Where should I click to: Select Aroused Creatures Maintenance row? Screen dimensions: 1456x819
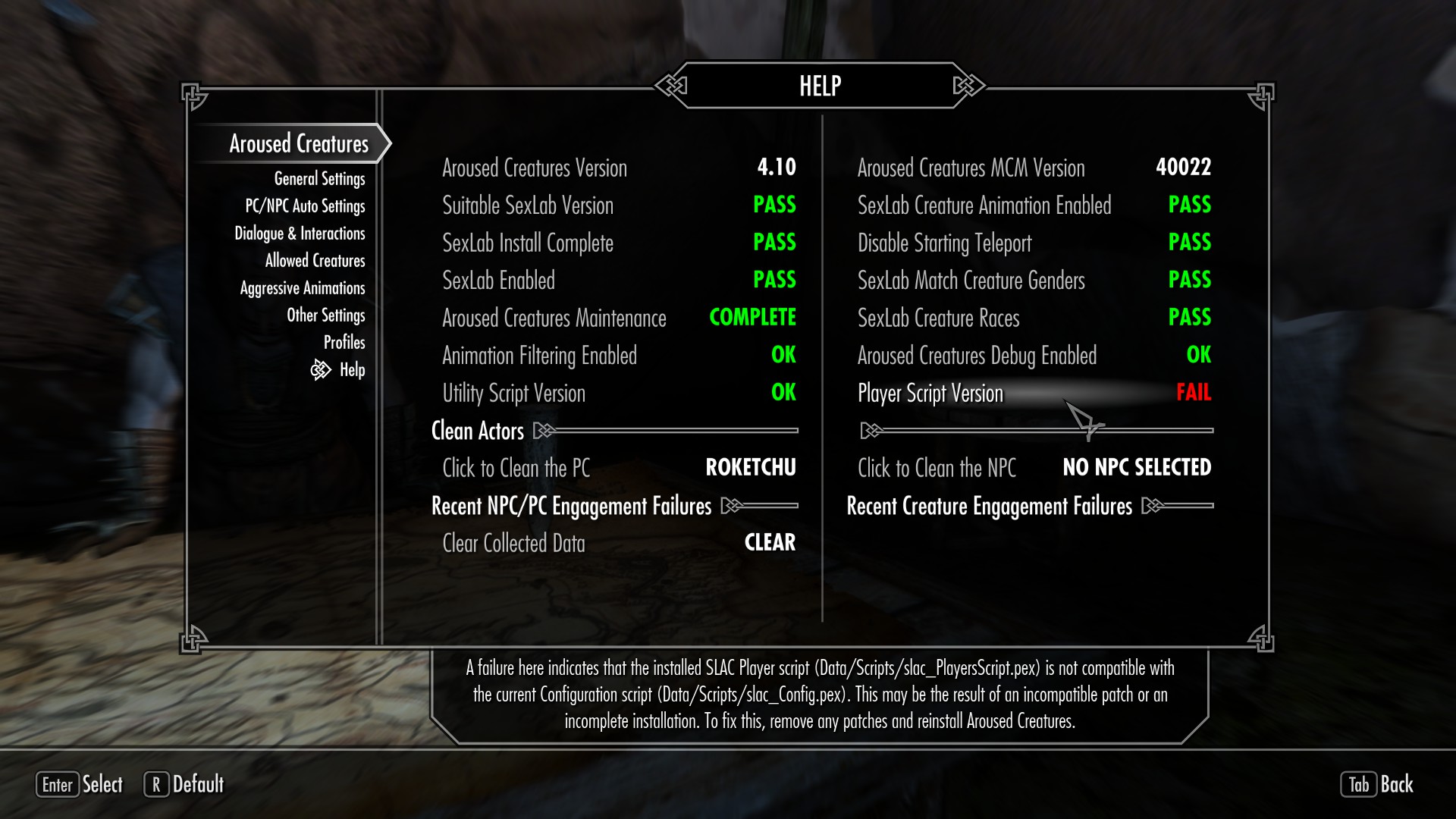[618, 318]
